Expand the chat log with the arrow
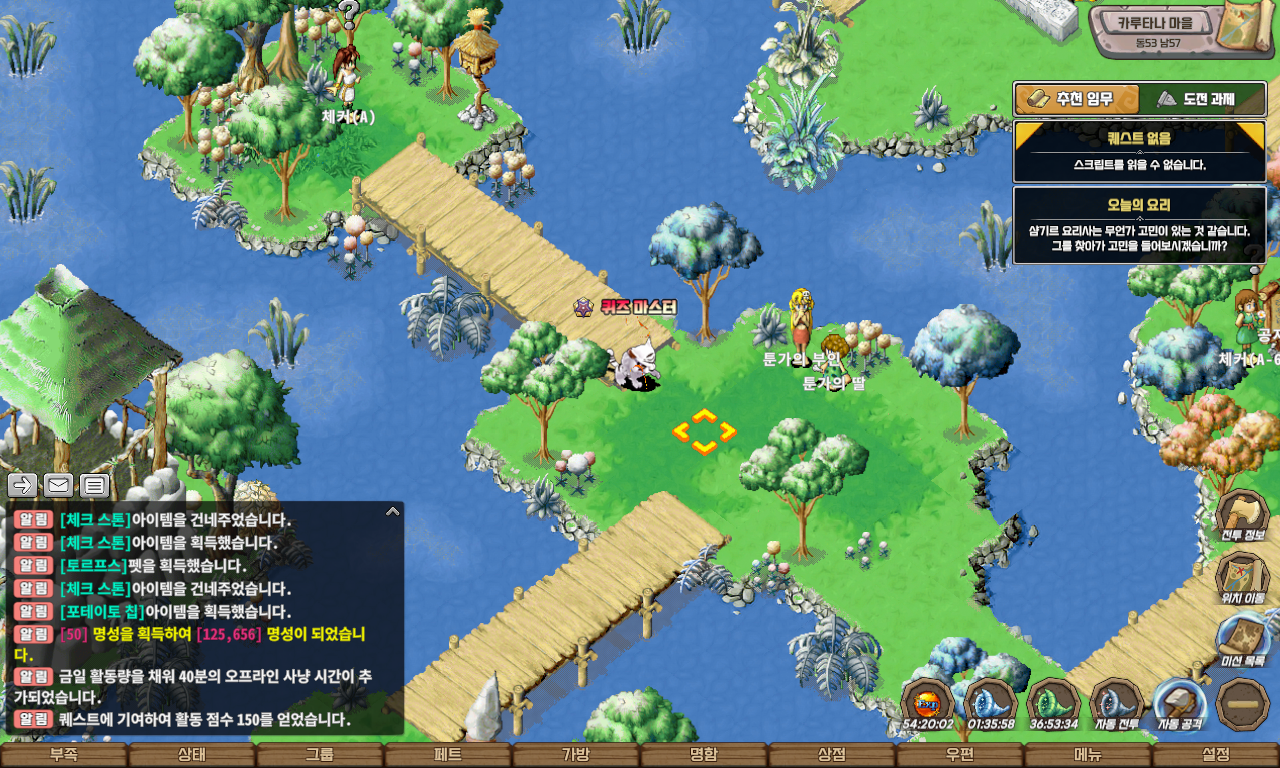The height and width of the screenshot is (768, 1280). point(393,511)
